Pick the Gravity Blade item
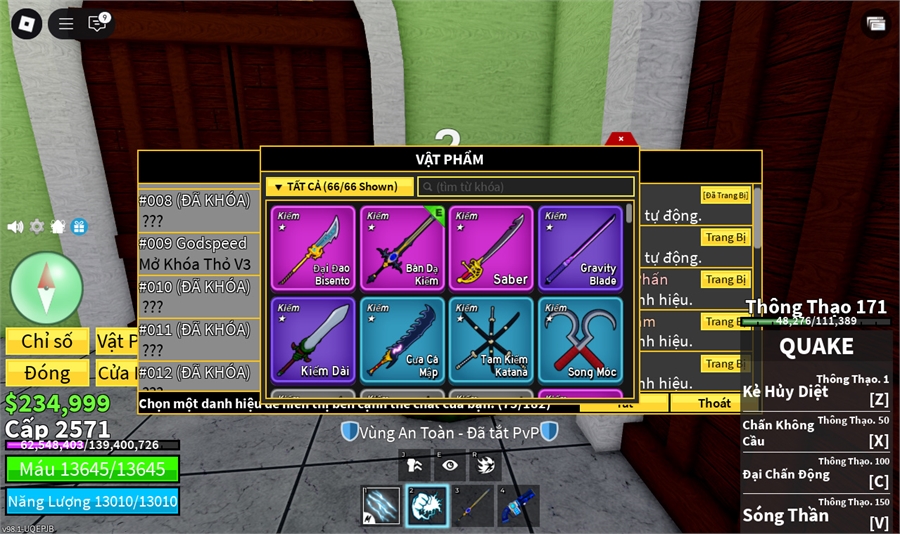Screen dimensions: 900x534 click(x=580, y=248)
